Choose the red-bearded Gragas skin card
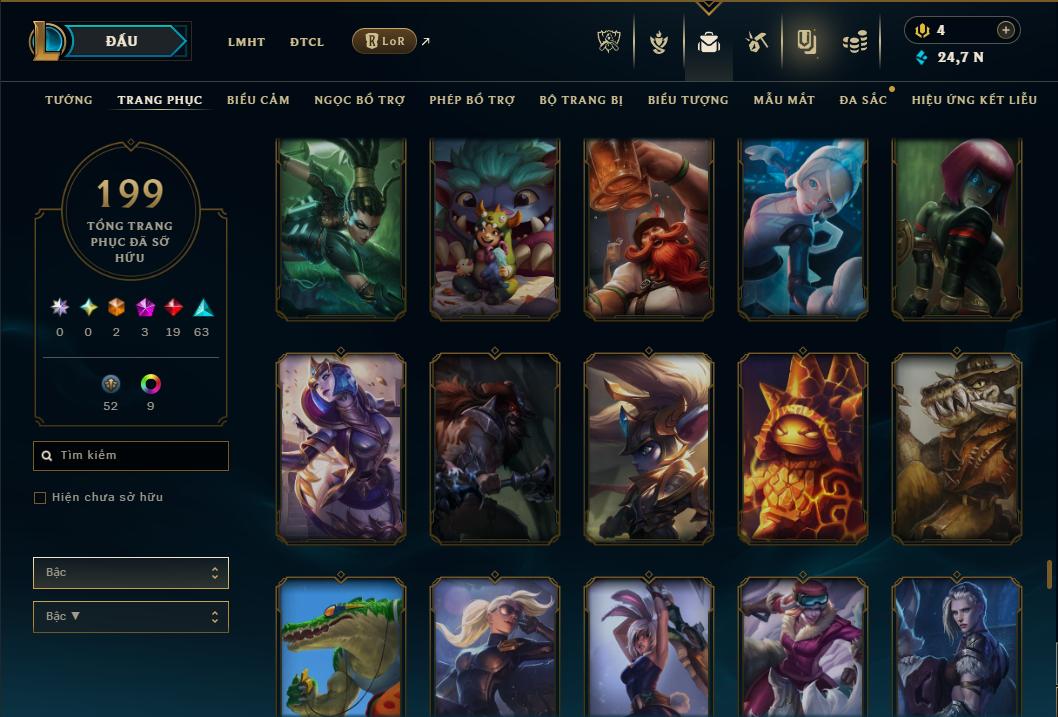Viewport: 1058px width, 717px height. coord(649,230)
